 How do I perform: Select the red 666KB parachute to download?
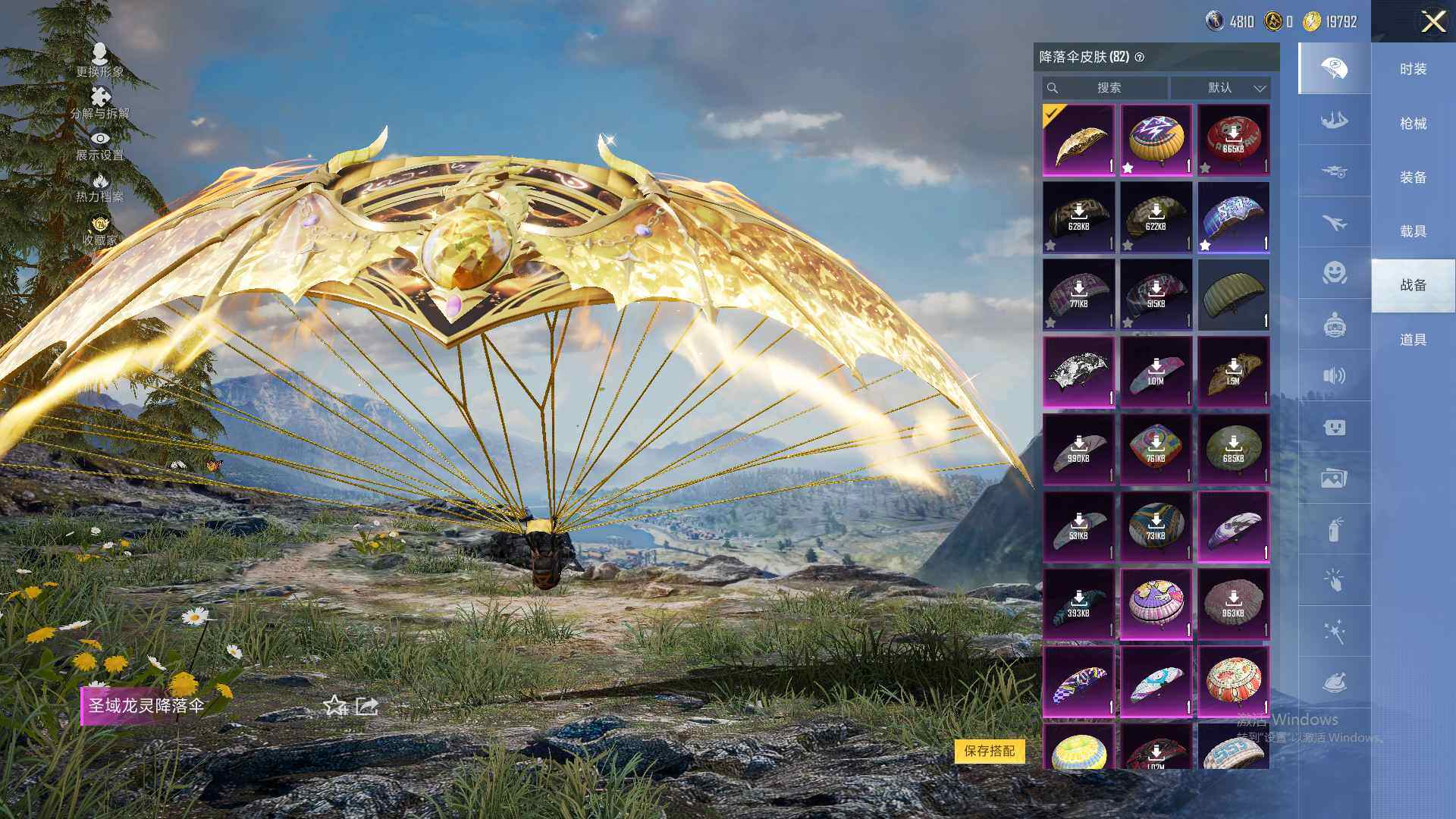click(1233, 140)
